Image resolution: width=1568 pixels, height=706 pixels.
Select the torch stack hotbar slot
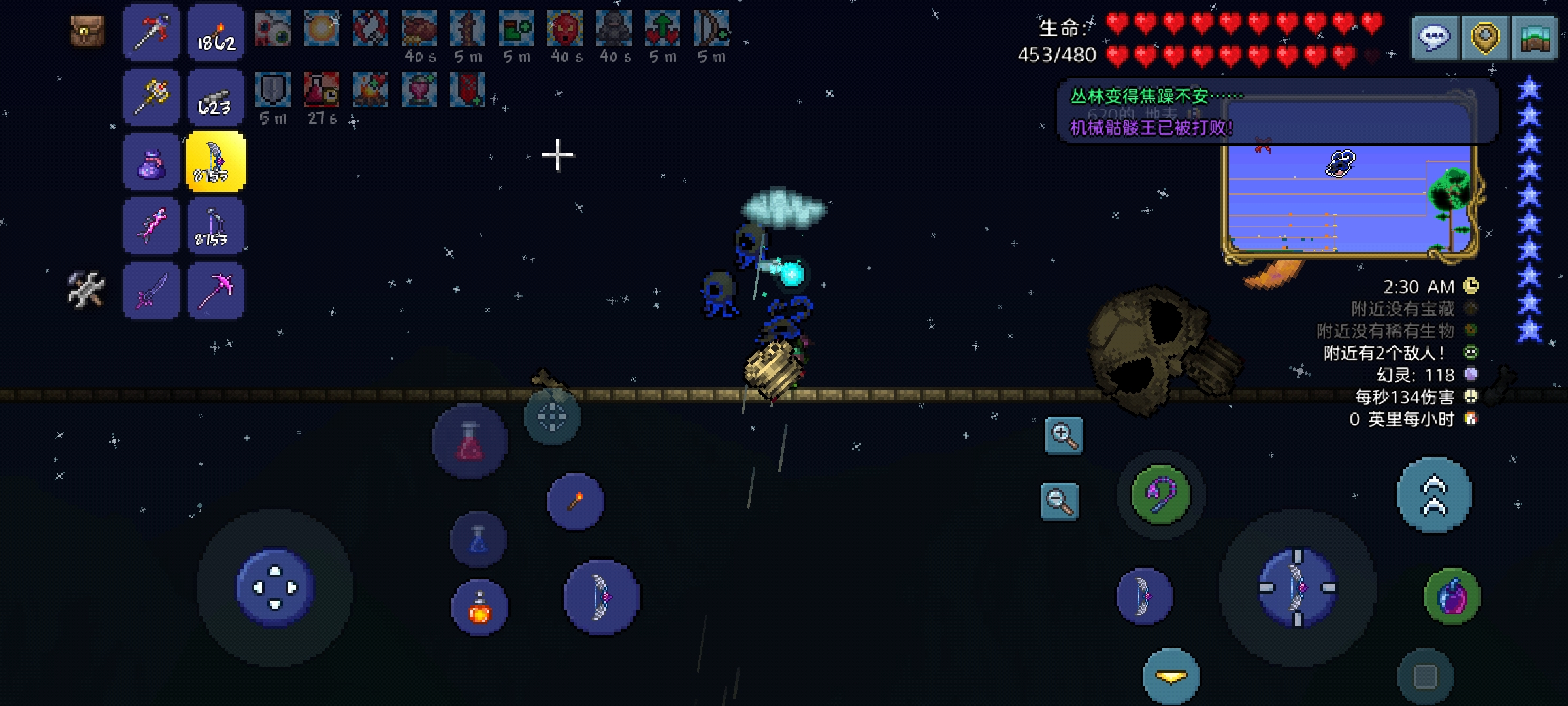[216, 33]
